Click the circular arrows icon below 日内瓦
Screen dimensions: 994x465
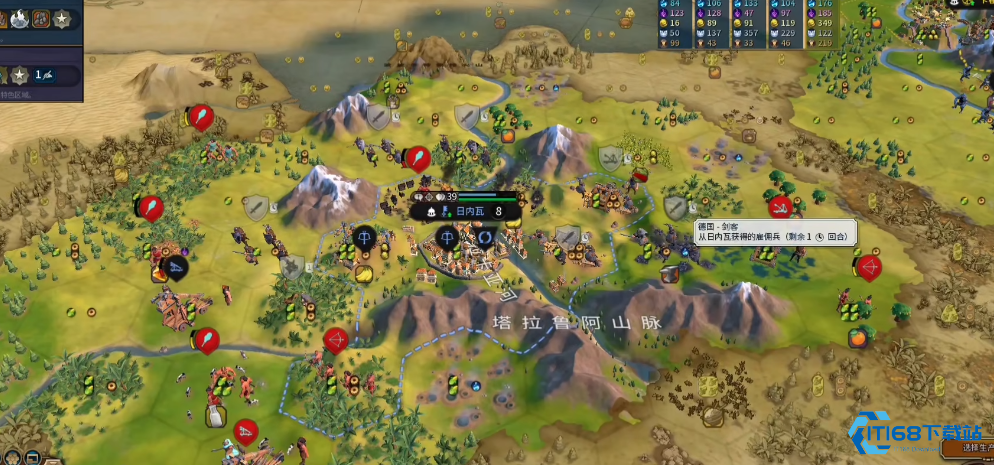tap(485, 238)
